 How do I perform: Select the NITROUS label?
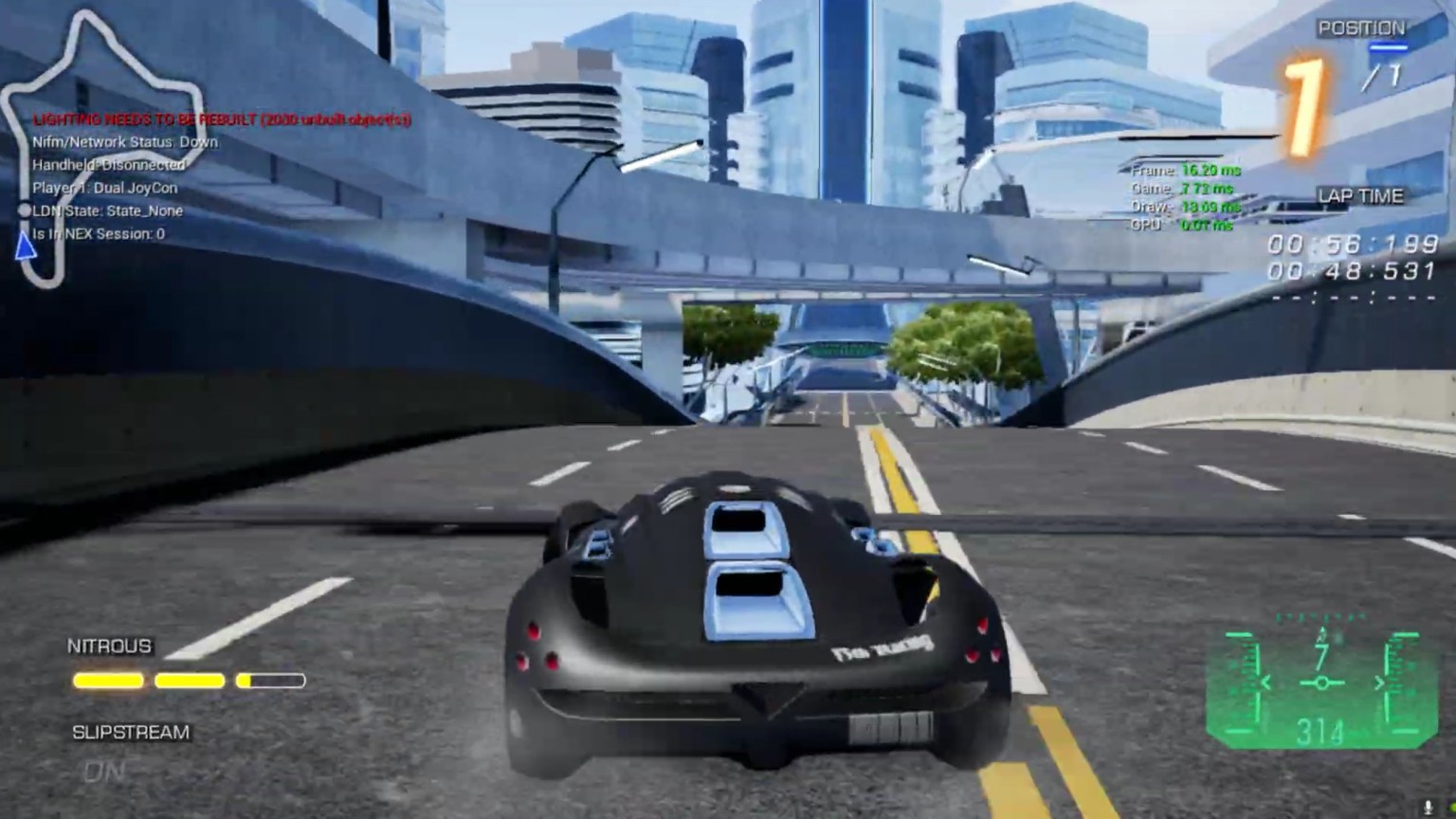tap(110, 645)
